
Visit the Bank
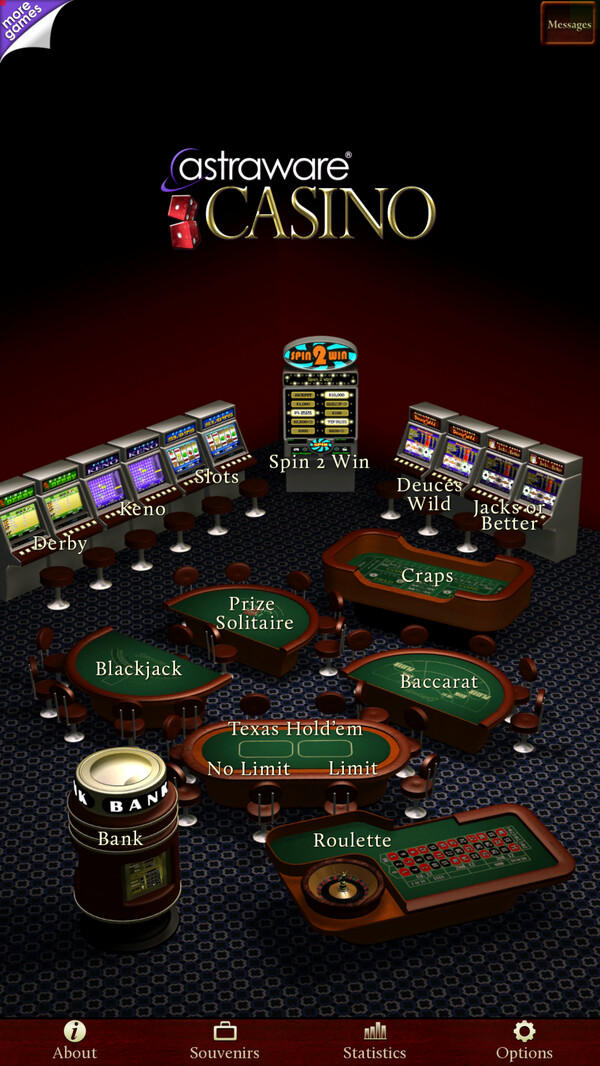point(120,838)
